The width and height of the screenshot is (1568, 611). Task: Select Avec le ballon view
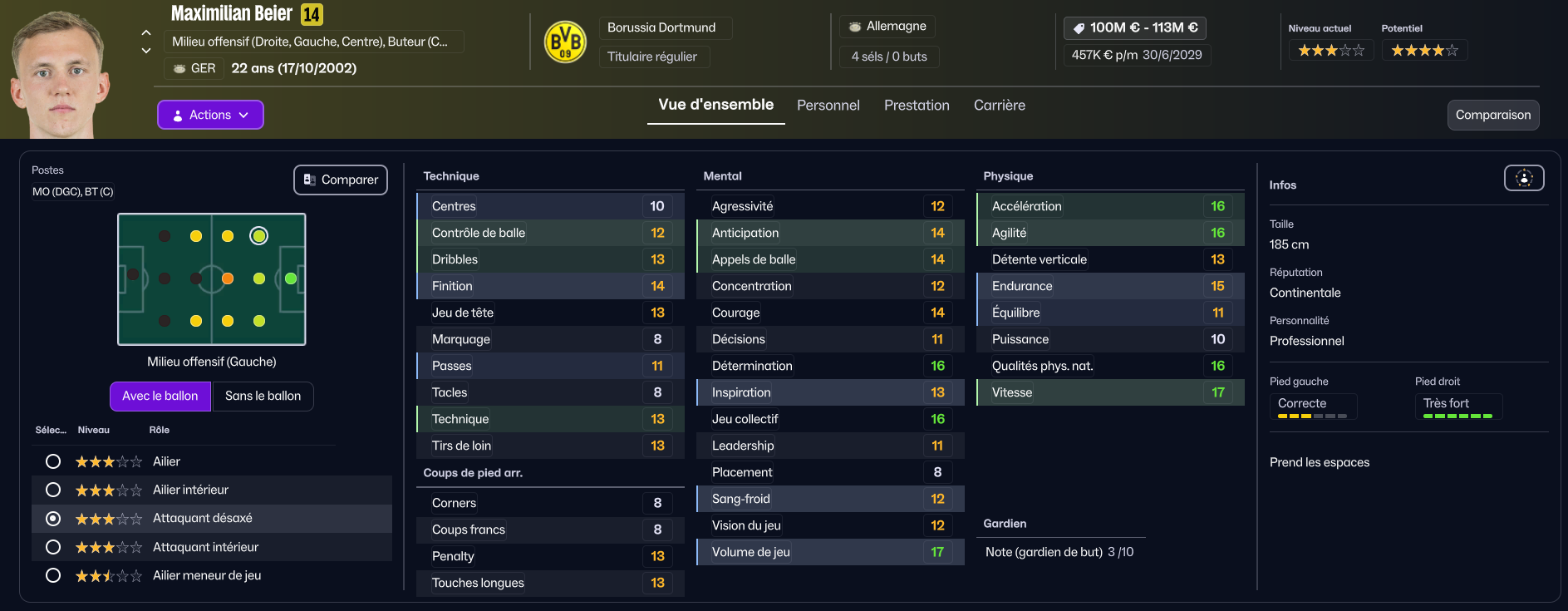[x=160, y=396]
